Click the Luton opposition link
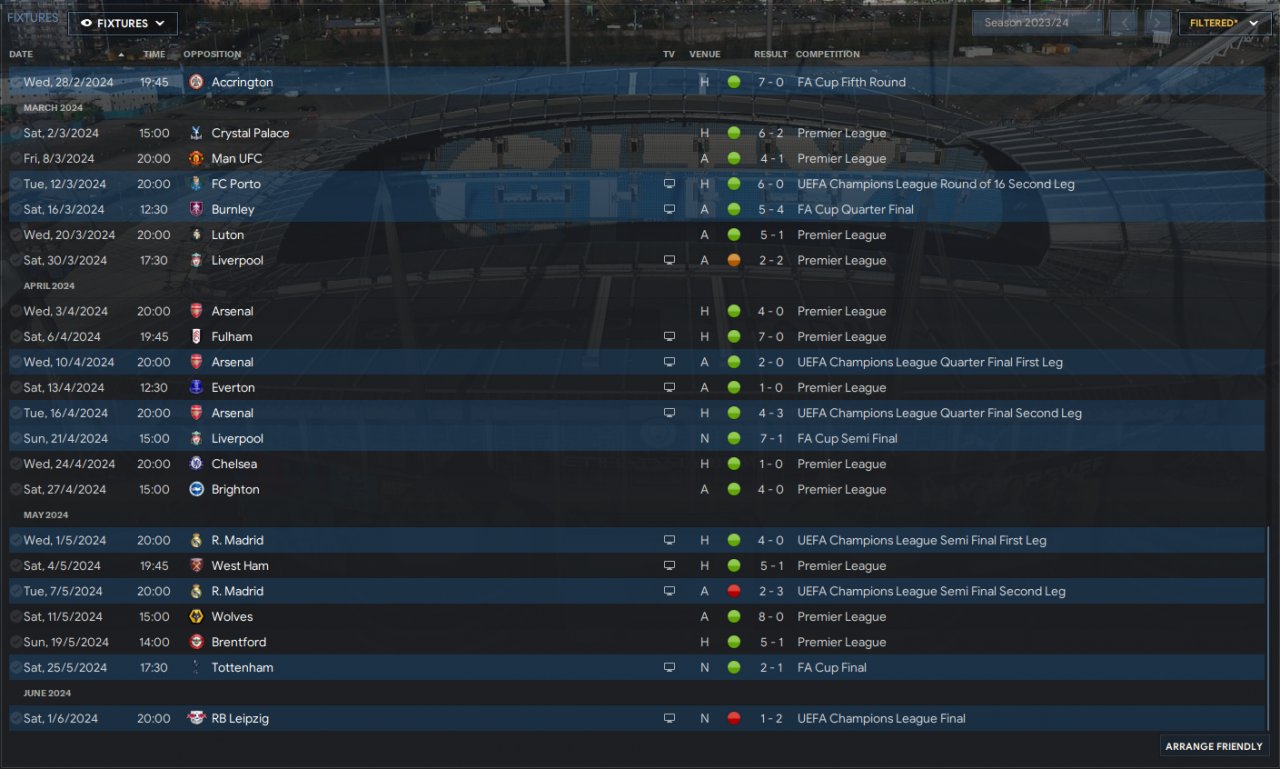The height and width of the screenshot is (769, 1280). (x=228, y=235)
